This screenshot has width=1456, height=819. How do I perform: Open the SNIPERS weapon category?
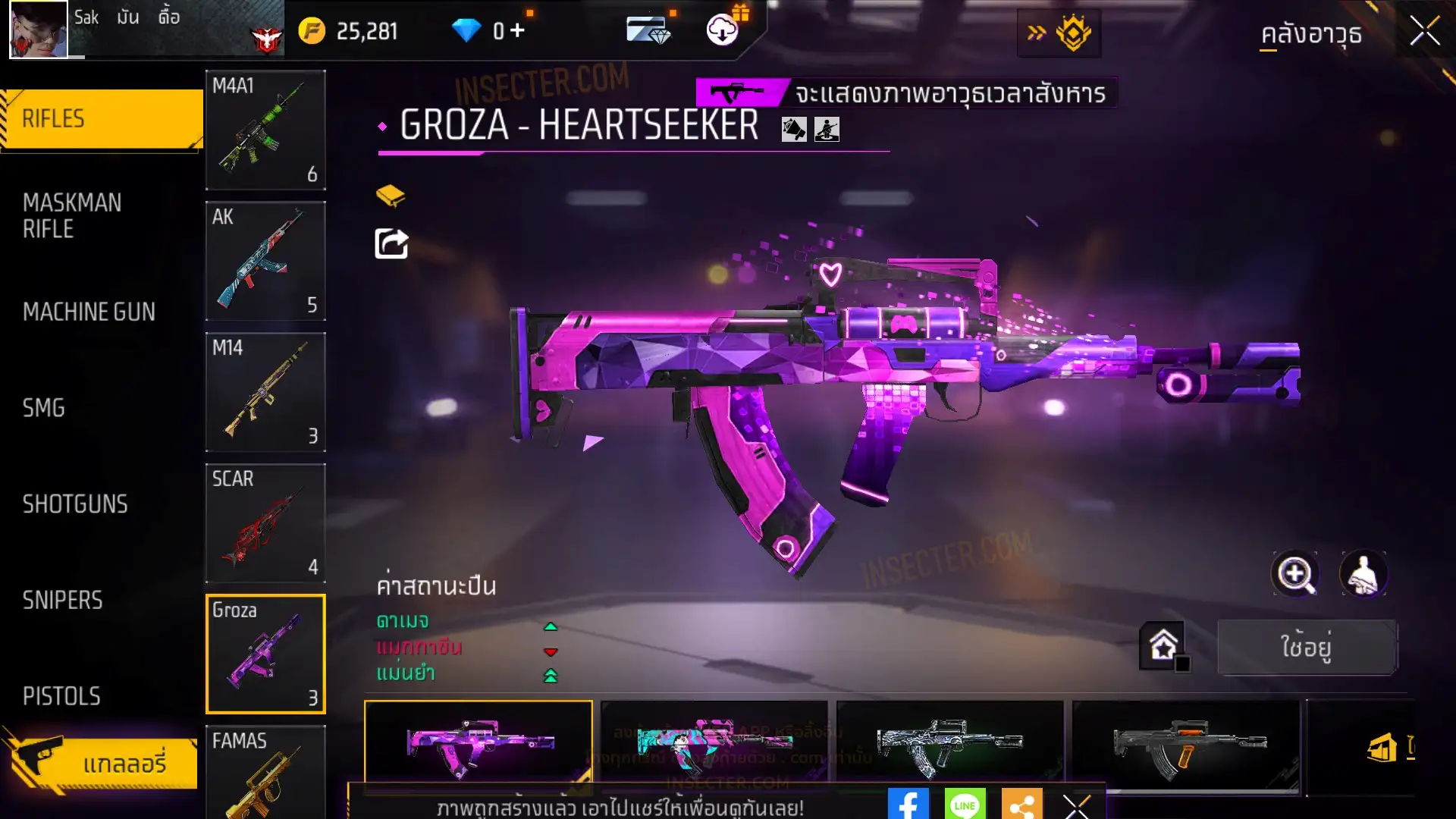62,601
